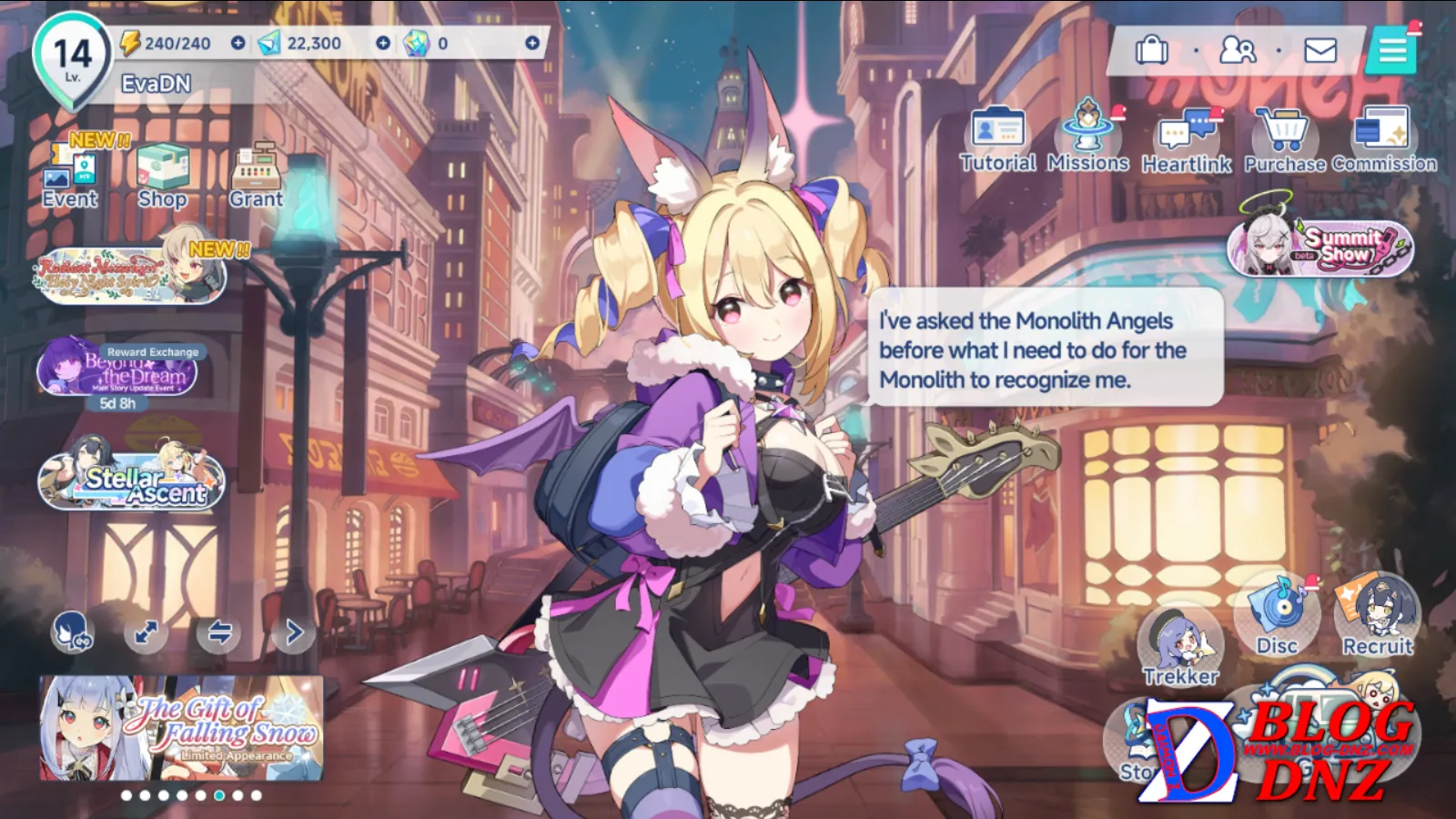Open the Commission screen
The width and height of the screenshot is (1456, 819).
[x=1383, y=138]
